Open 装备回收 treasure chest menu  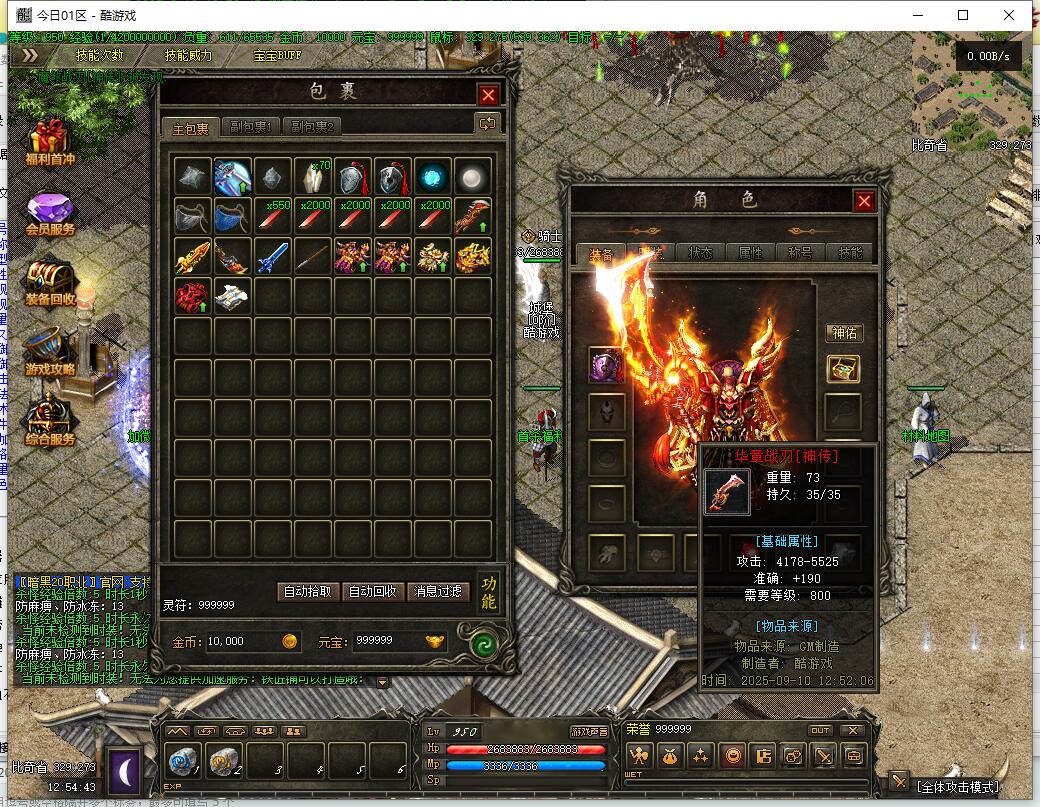[x=50, y=285]
